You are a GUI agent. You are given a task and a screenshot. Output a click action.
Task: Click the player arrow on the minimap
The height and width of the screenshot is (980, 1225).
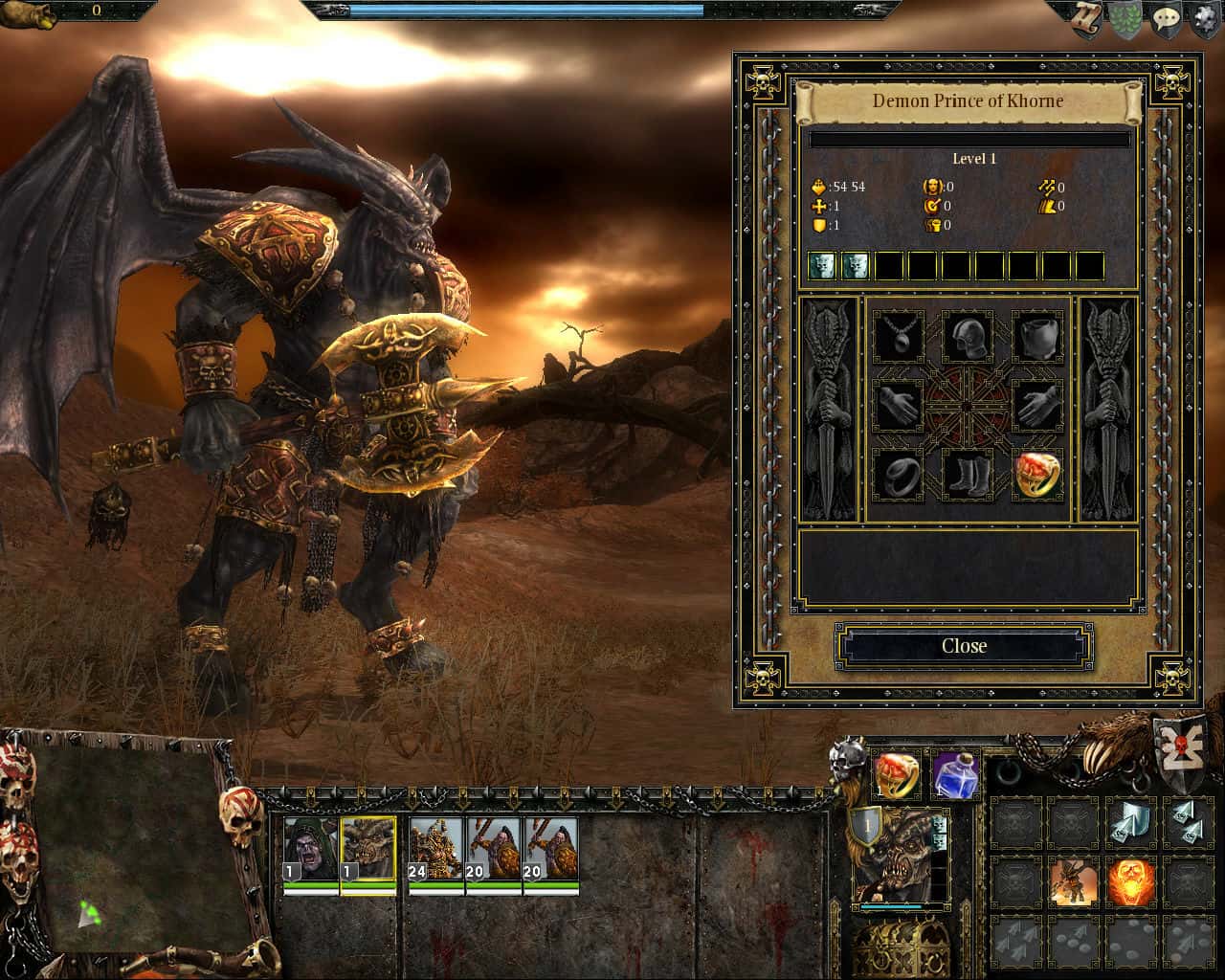point(88,912)
